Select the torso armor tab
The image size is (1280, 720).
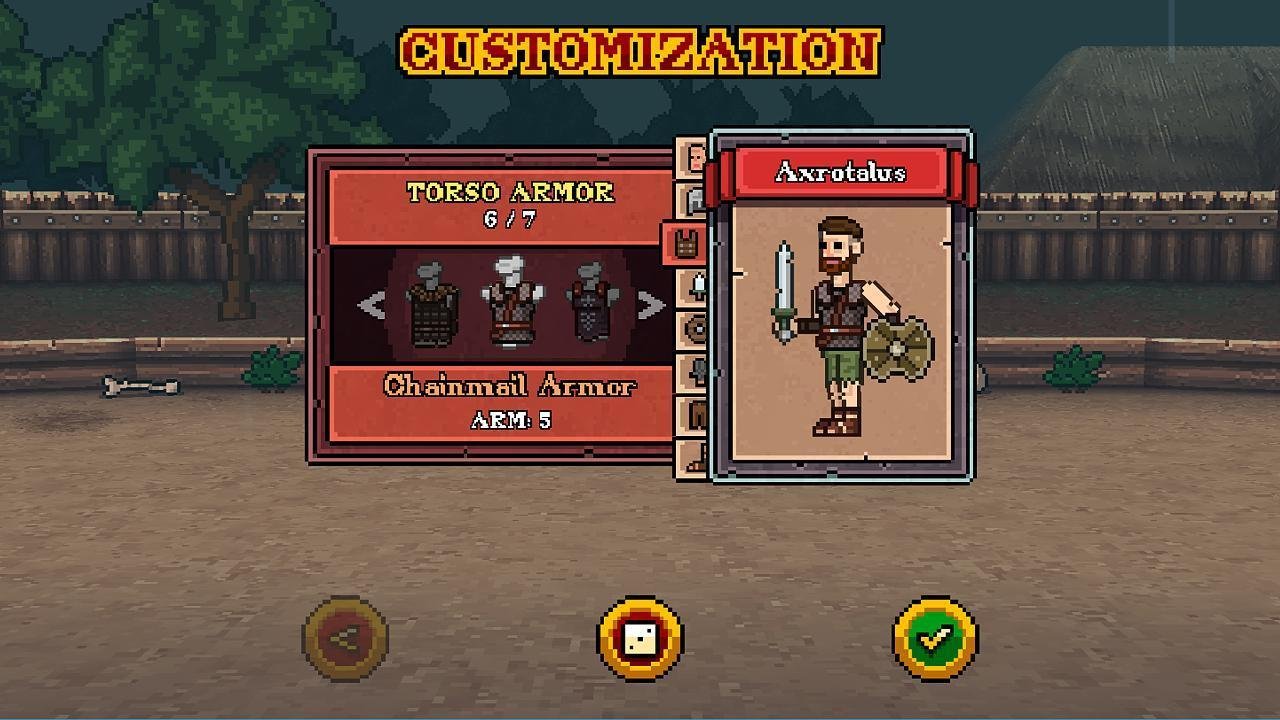point(686,243)
